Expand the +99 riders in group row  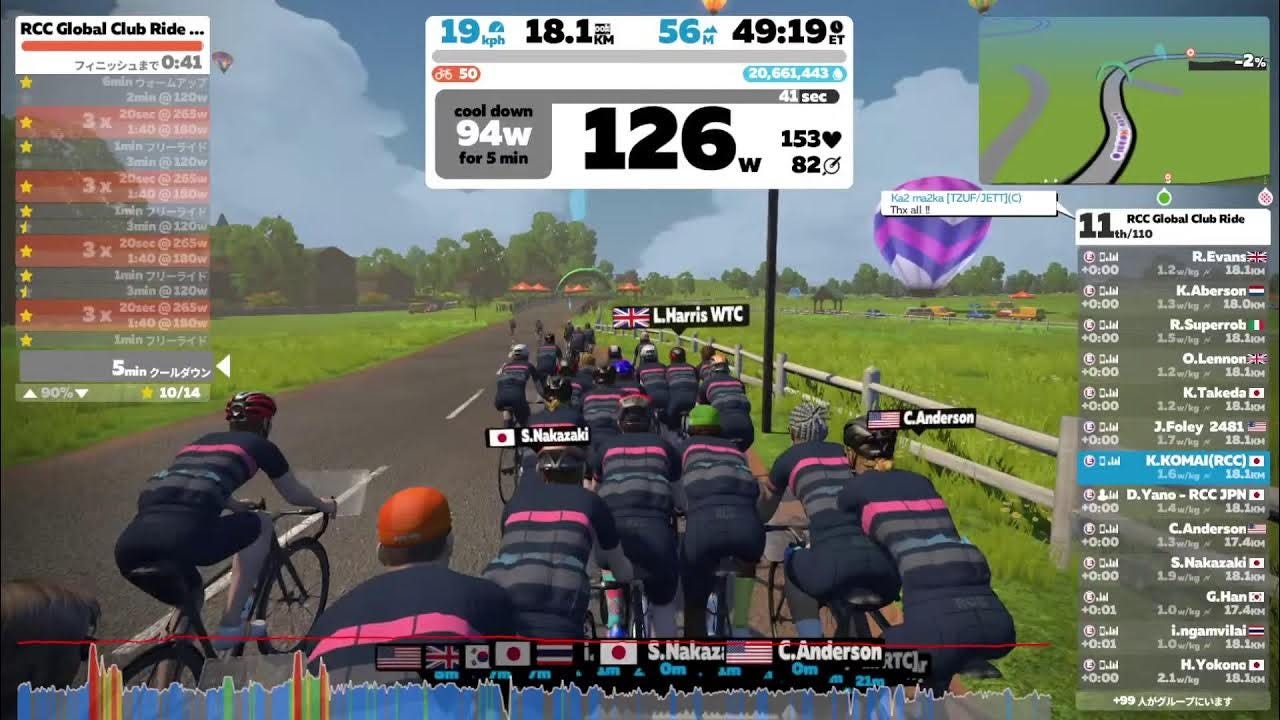coord(1173,701)
